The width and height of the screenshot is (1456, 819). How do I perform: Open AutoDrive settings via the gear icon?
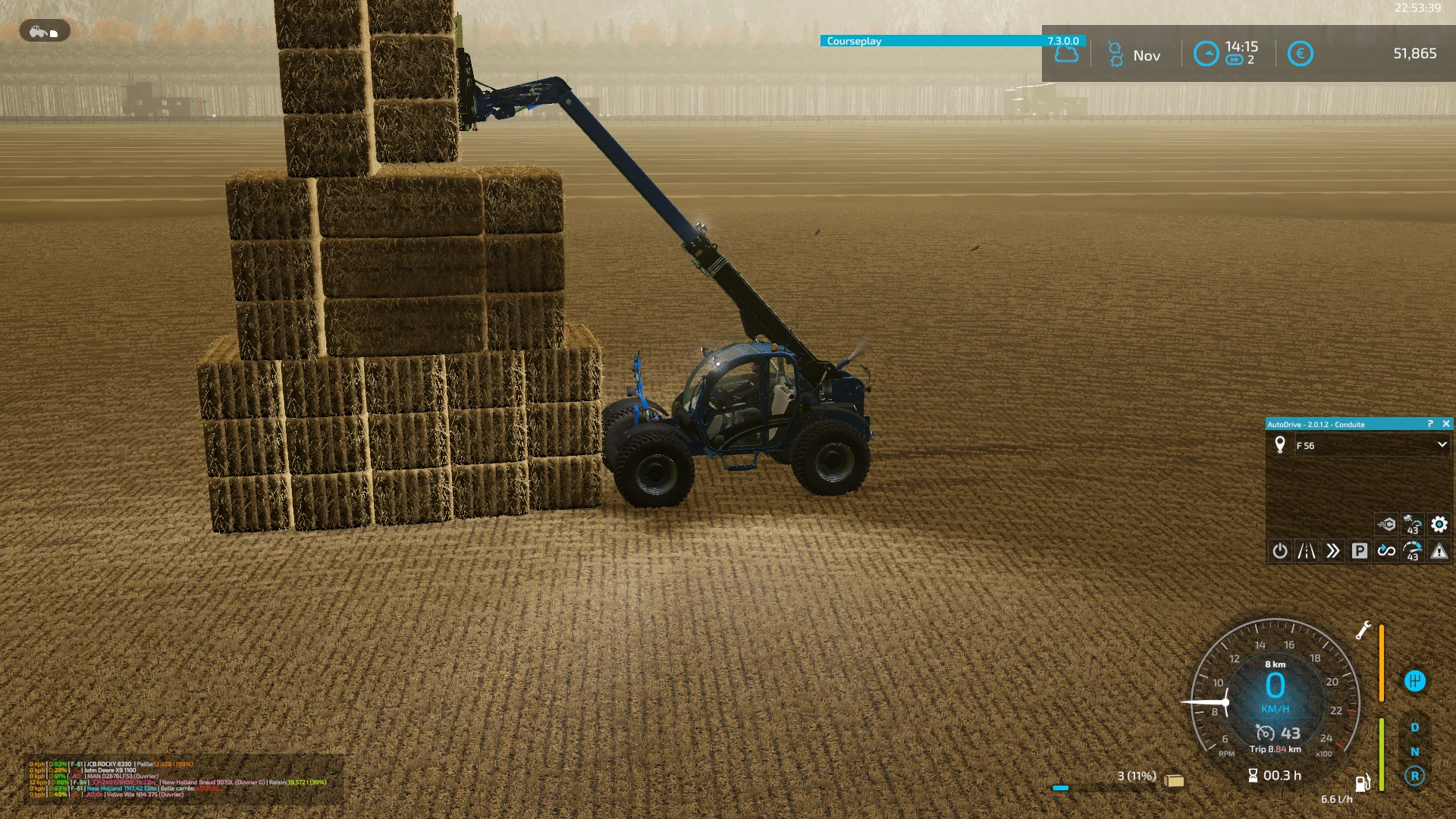pos(1439,524)
